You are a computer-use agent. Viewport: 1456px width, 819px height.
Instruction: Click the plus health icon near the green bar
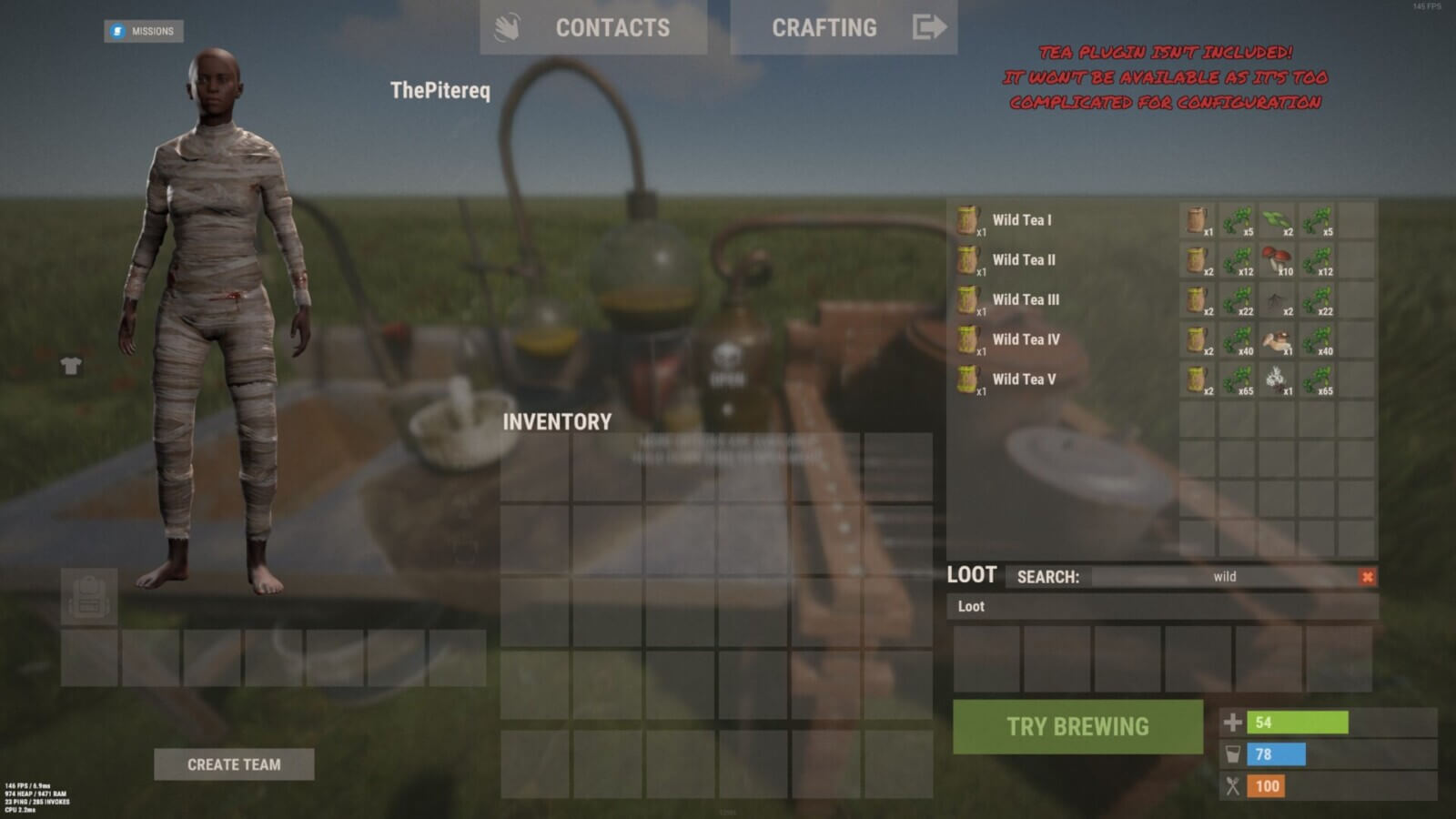[1234, 722]
